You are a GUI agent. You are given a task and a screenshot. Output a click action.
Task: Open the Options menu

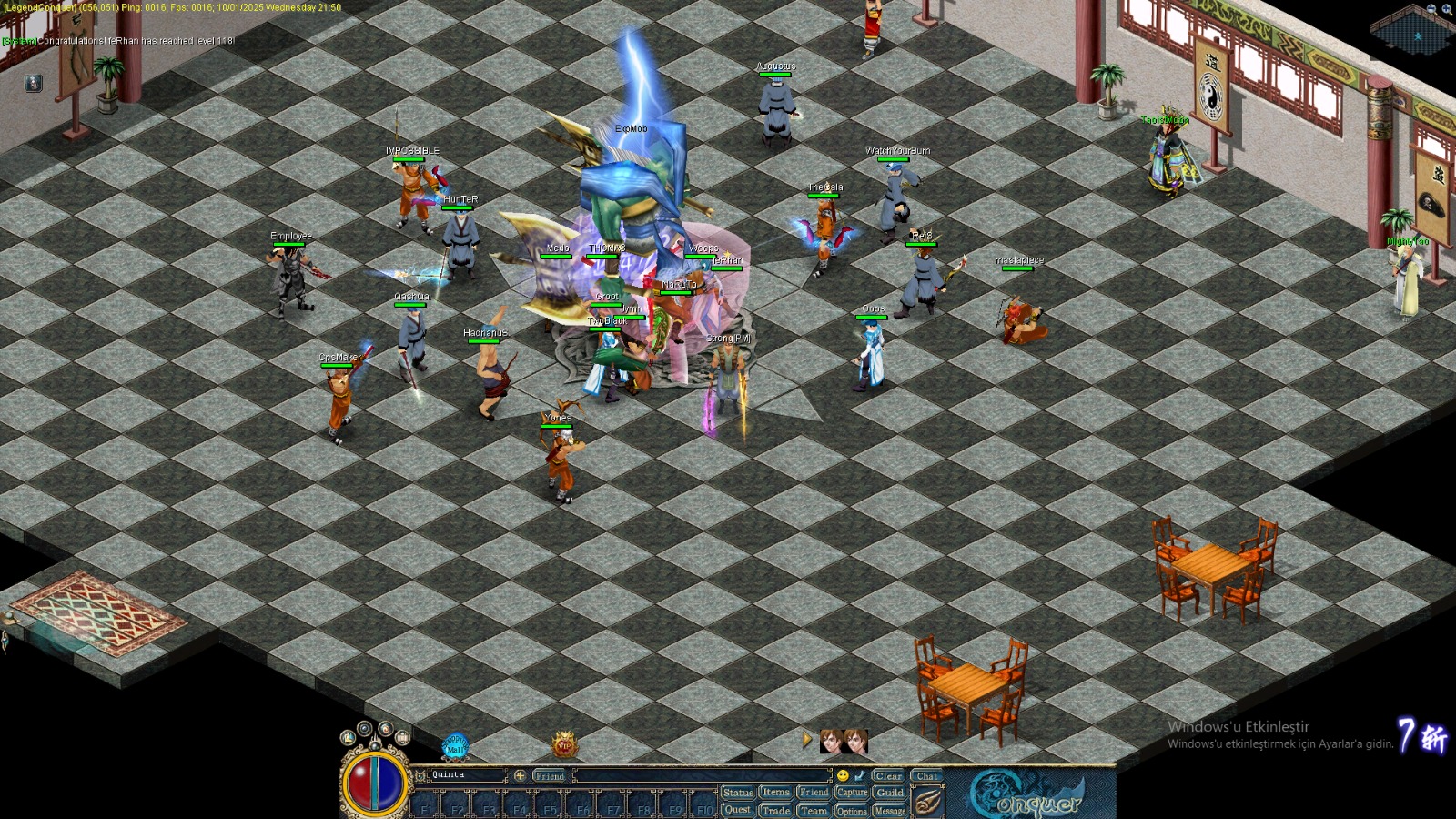click(852, 810)
